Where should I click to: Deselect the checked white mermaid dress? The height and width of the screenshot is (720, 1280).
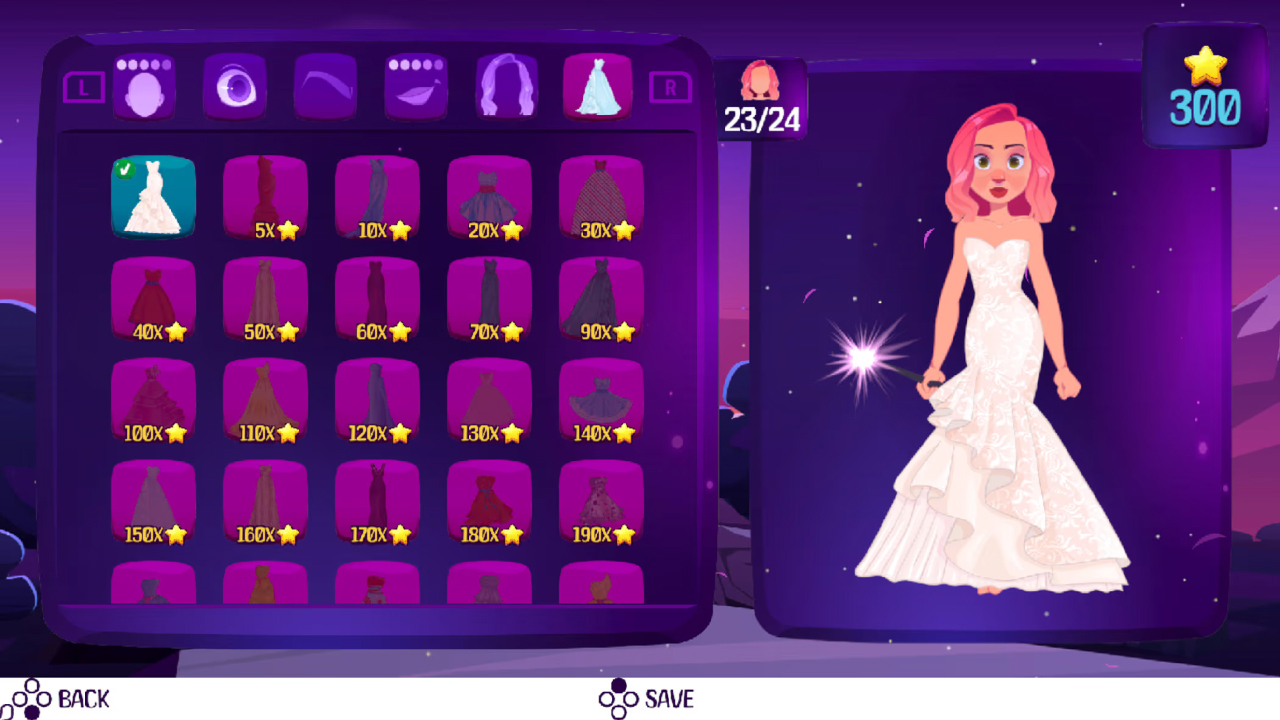pyautogui.click(x=152, y=195)
